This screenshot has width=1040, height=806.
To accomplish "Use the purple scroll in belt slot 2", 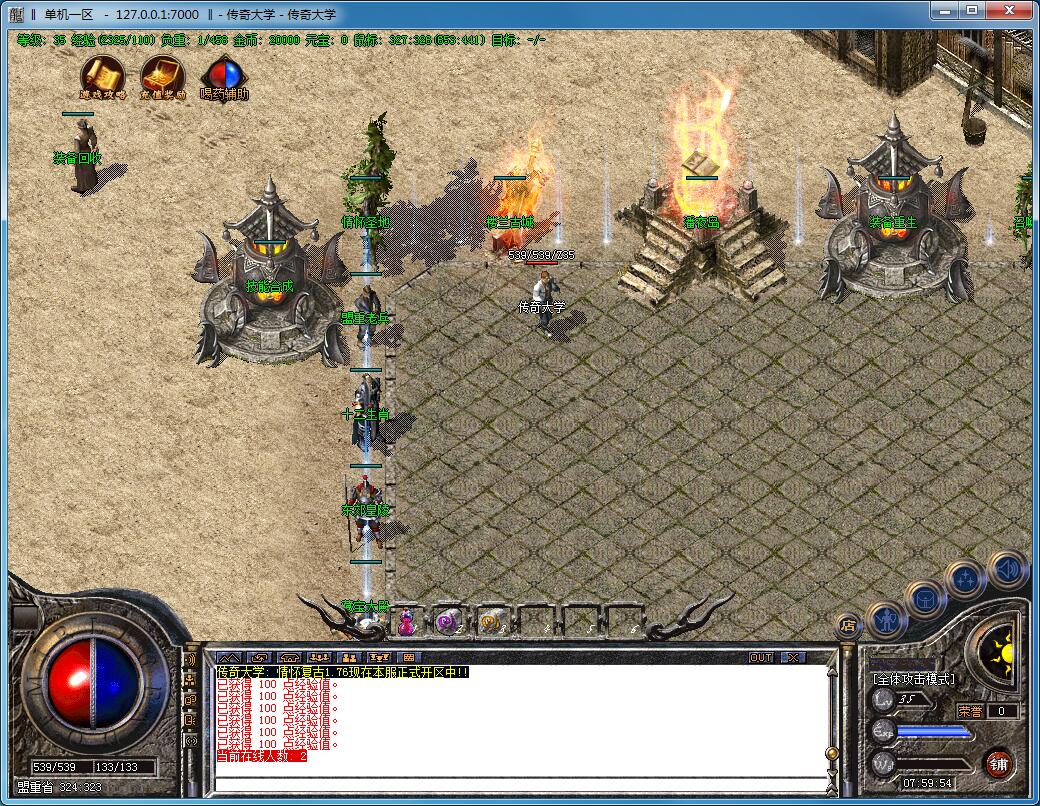I will [447, 622].
